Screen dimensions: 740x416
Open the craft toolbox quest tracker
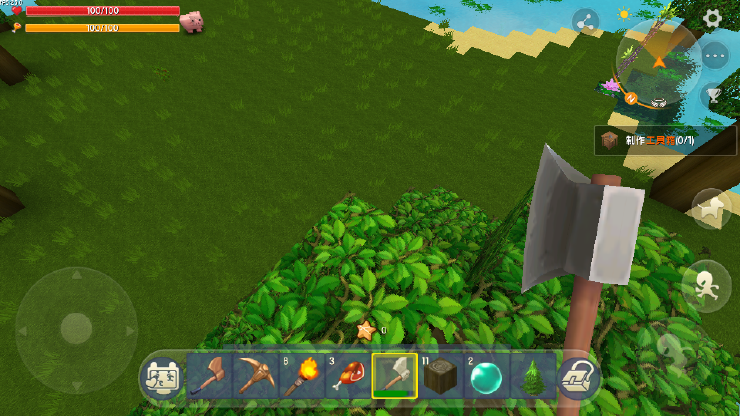point(665,141)
